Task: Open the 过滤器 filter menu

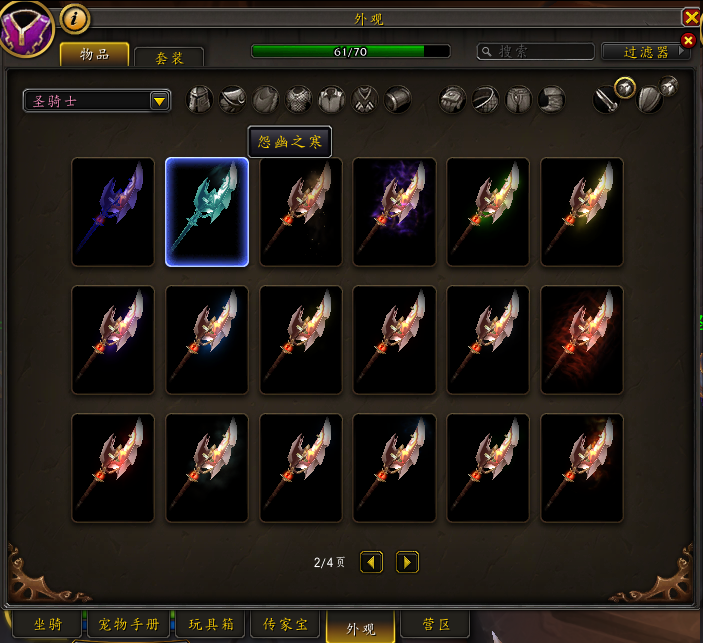Action: point(645,51)
